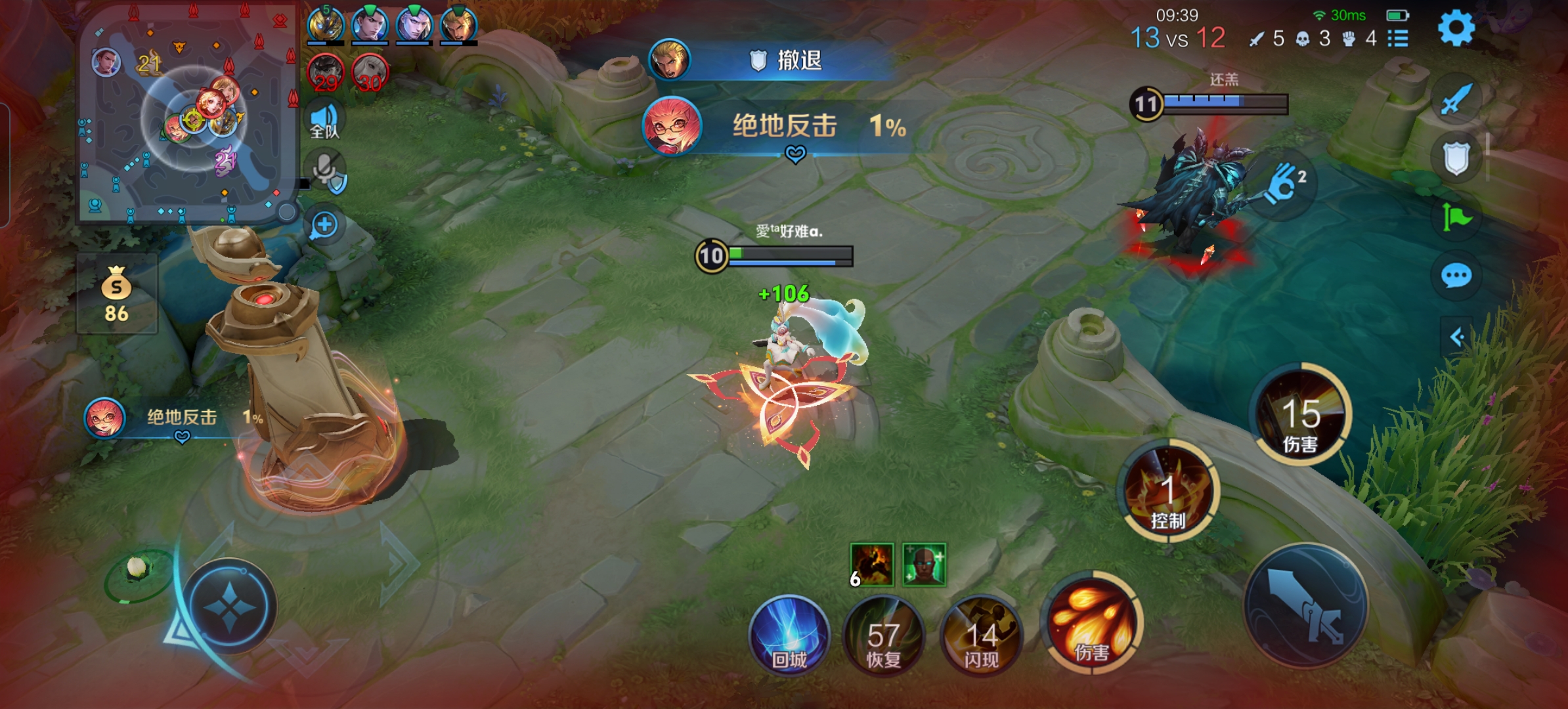Activate the 恢复 heal spell
Image resolution: width=1568 pixels, height=709 pixels.
(884, 635)
